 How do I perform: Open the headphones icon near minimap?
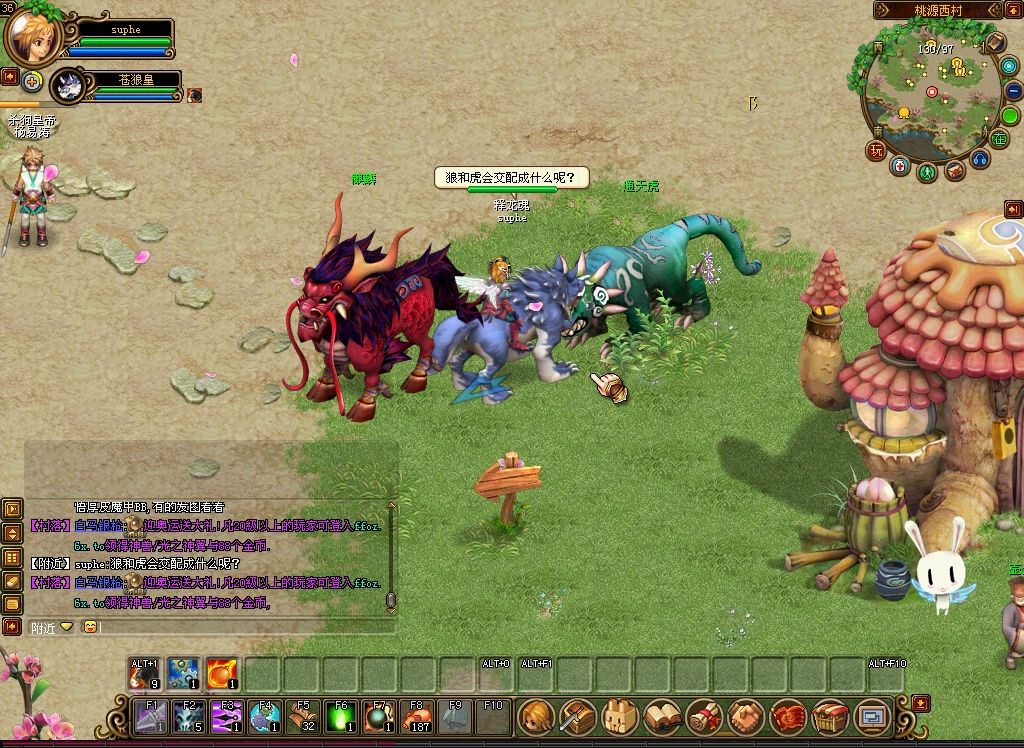click(979, 160)
